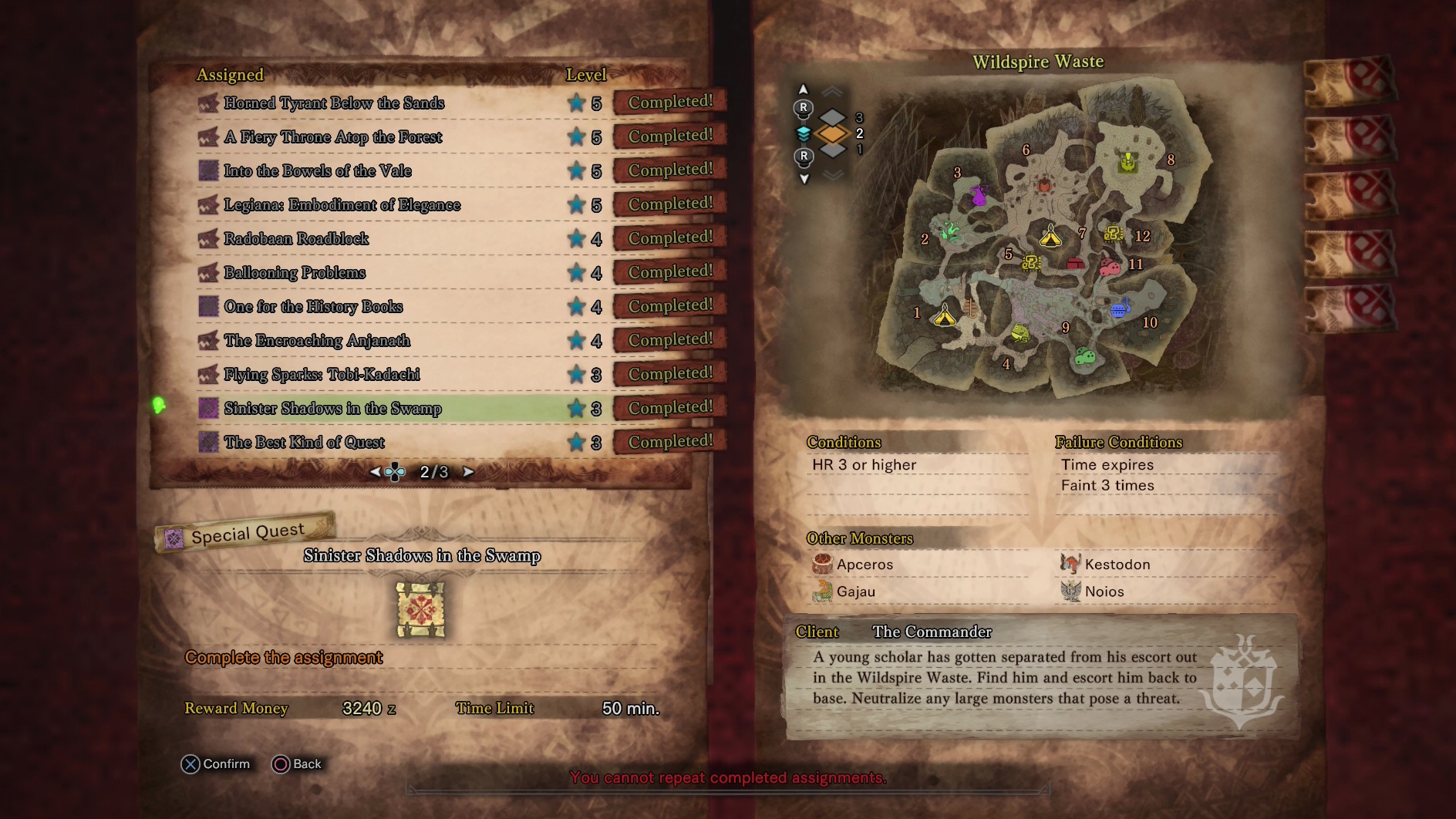Image resolution: width=1456 pixels, height=819 pixels.
Task: Pick the Radobaan Roadblock quest
Action: 296,239
